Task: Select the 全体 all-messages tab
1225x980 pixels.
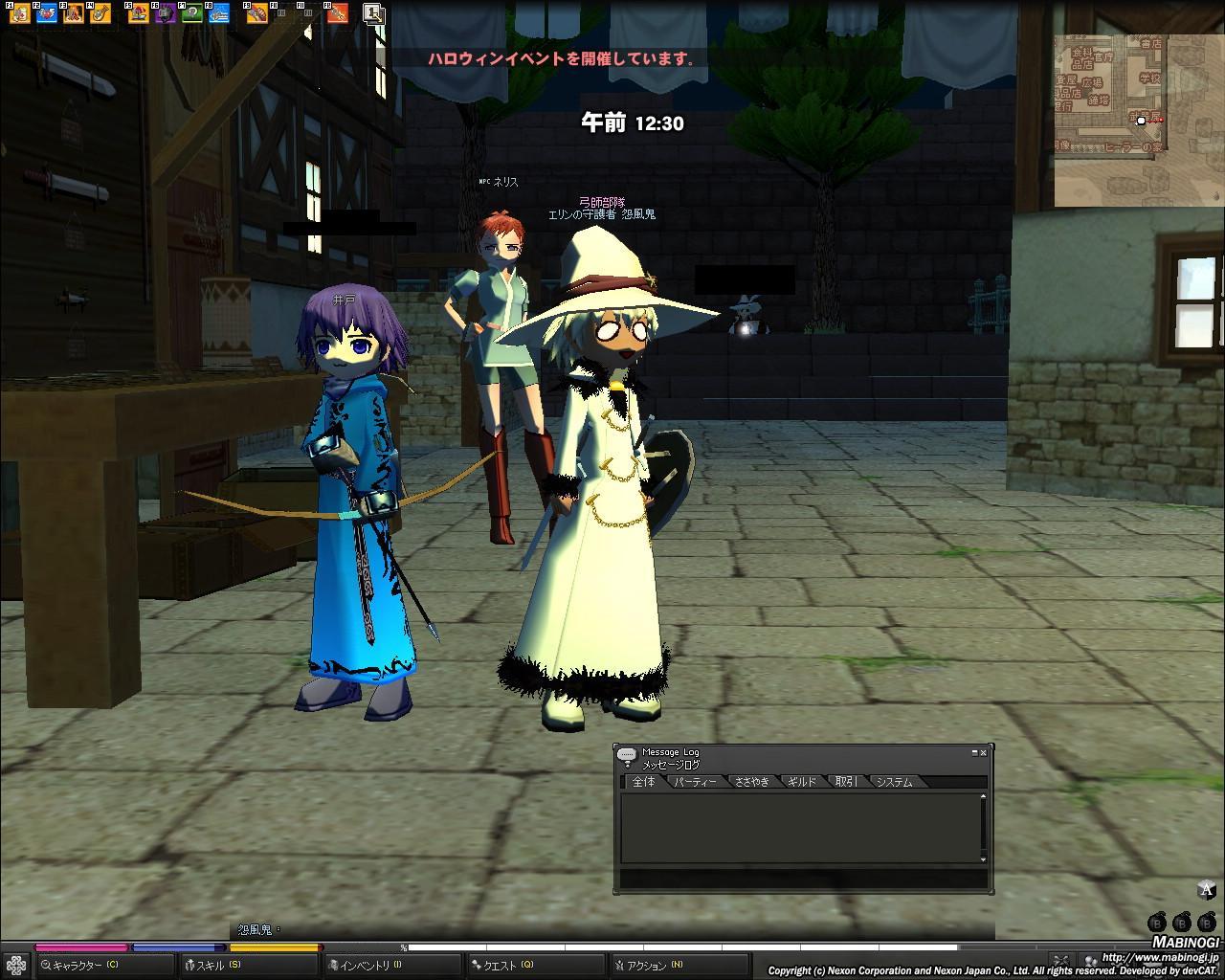Action: tap(644, 782)
